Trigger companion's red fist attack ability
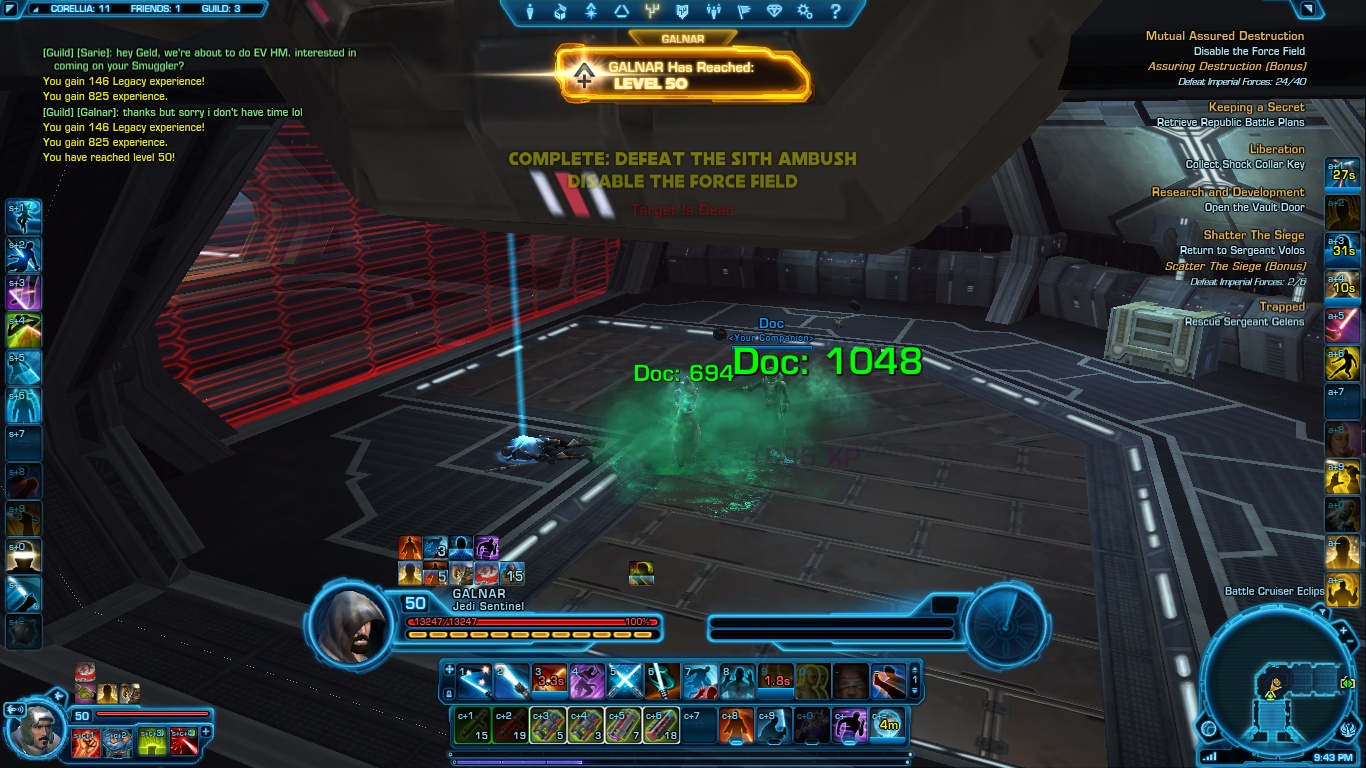The width and height of the screenshot is (1366, 768). click(84, 741)
